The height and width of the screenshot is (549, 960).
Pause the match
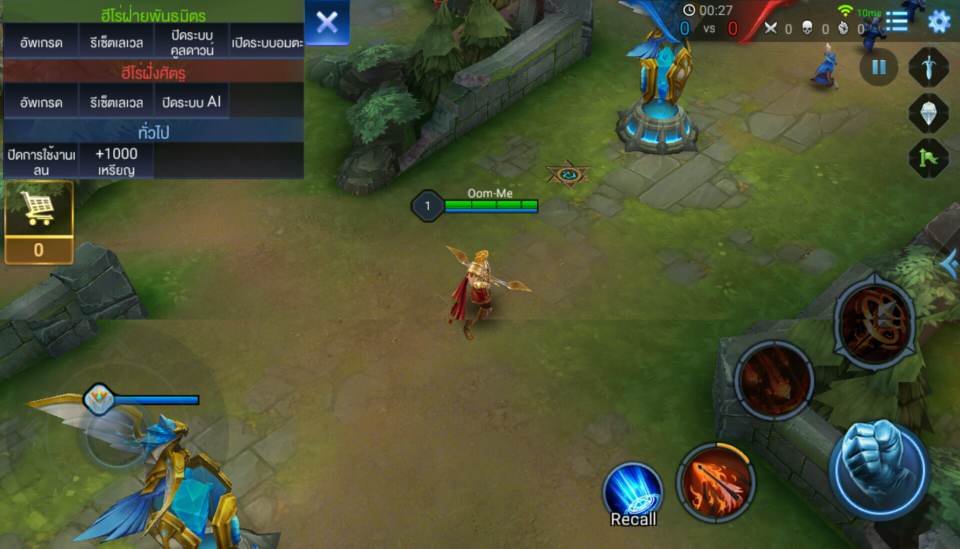point(878,67)
